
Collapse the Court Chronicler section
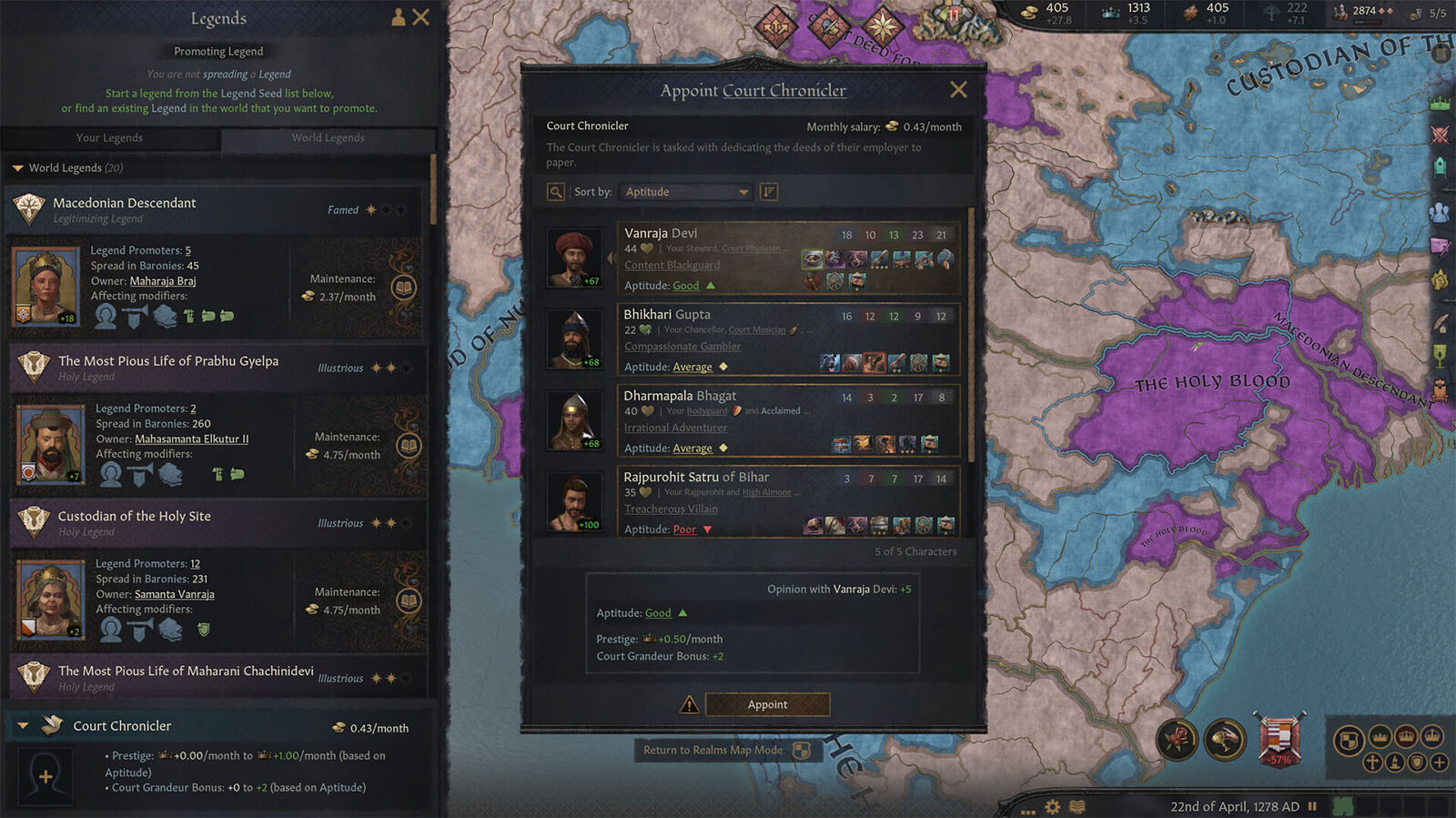[23, 725]
